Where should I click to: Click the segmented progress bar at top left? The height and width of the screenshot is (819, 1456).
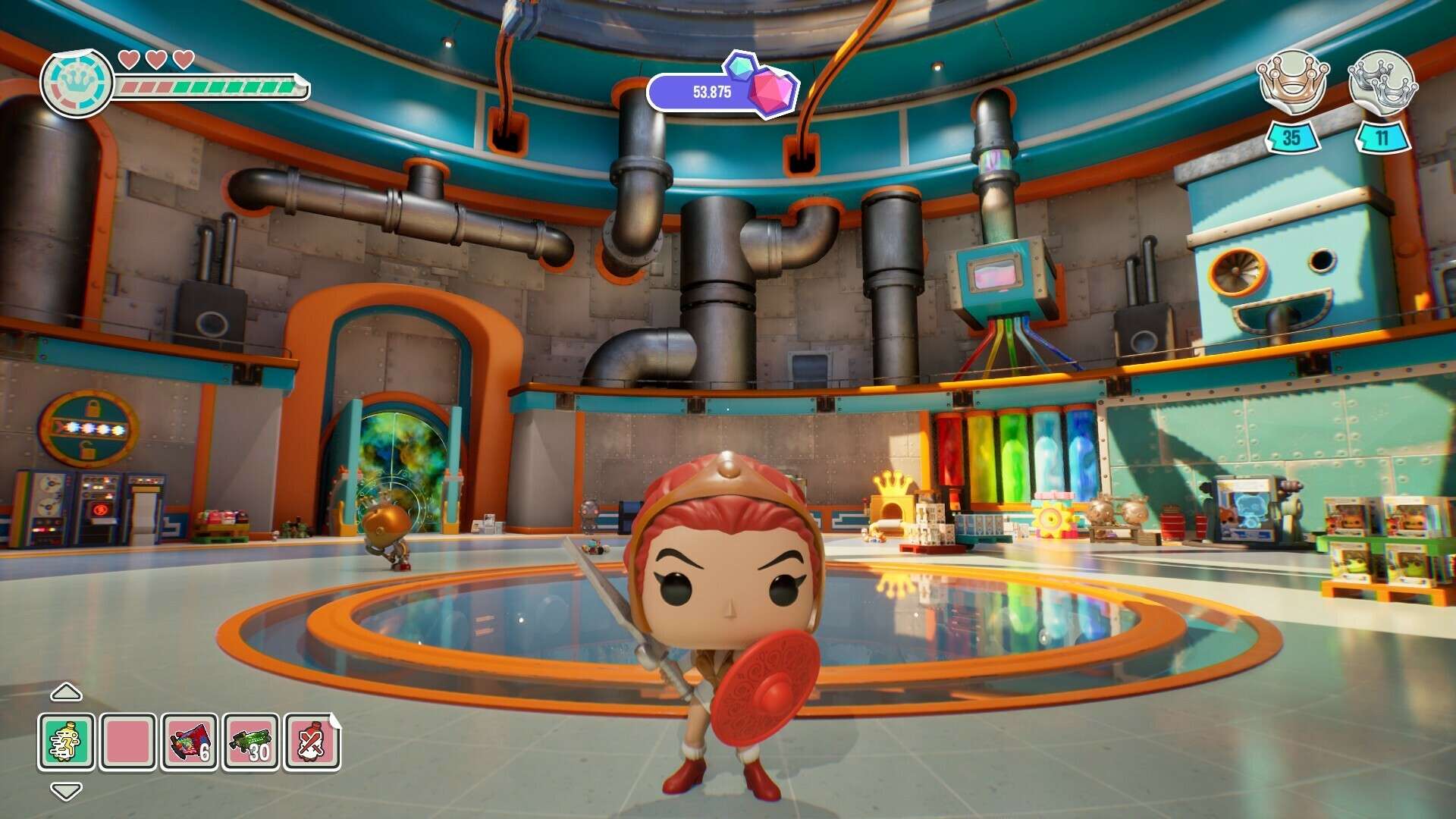(205, 85)
